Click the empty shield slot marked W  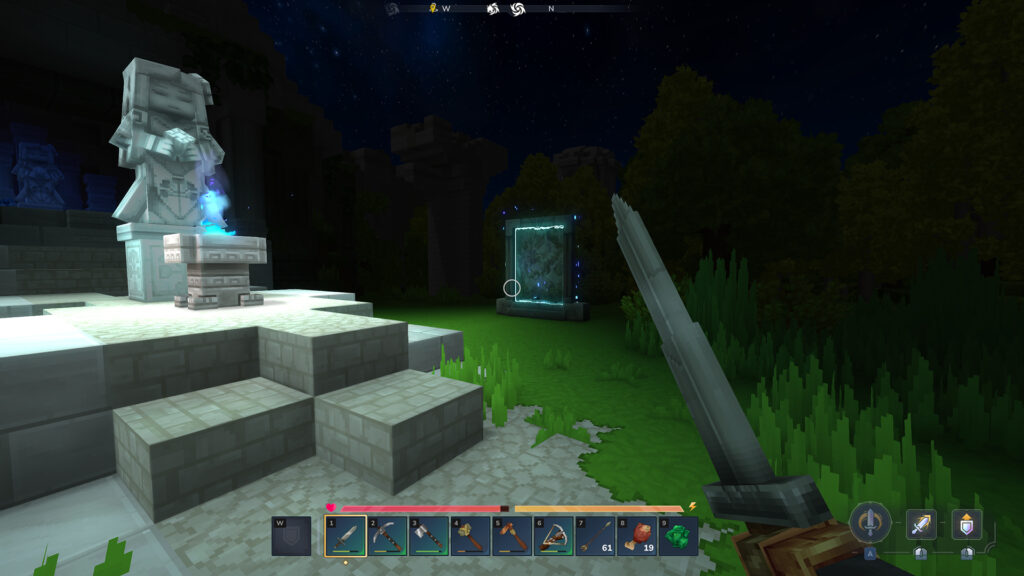(x=291, y=535)
